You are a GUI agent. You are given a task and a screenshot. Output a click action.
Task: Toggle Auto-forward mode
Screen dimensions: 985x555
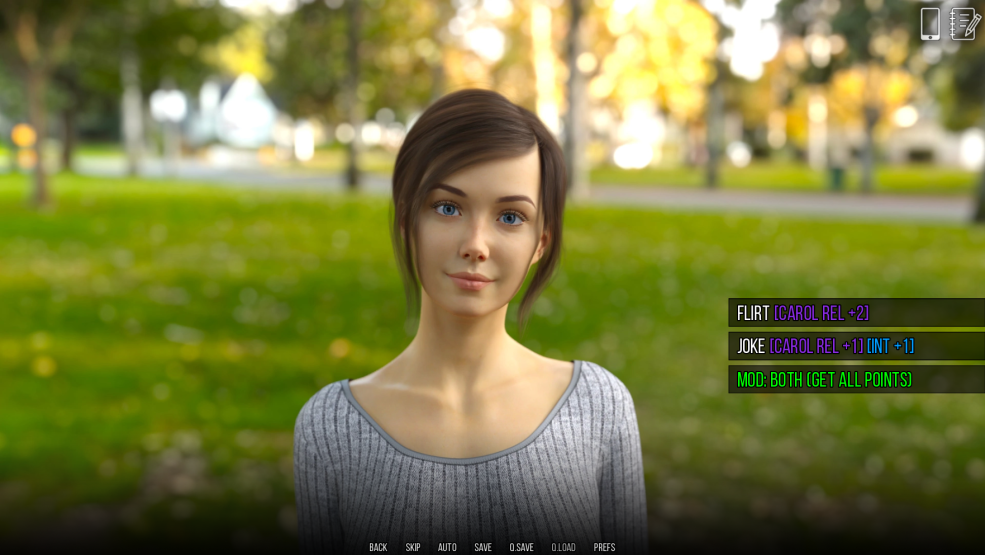(x=447, y=547)
